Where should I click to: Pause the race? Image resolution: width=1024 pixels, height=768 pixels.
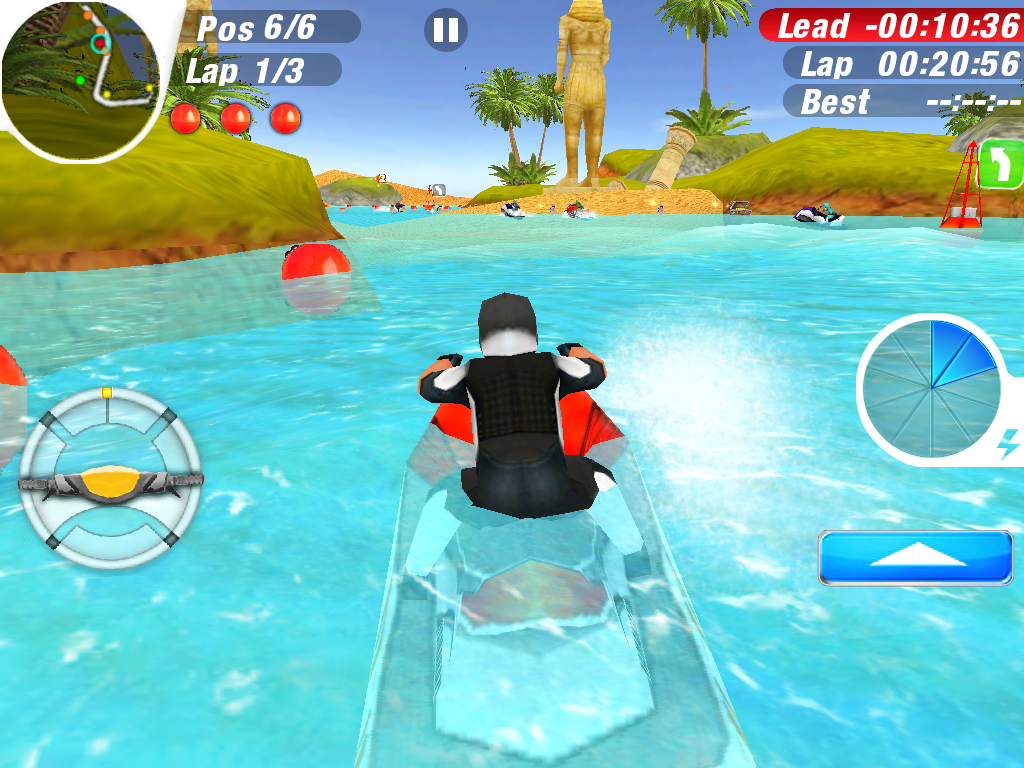coord(446,30)
